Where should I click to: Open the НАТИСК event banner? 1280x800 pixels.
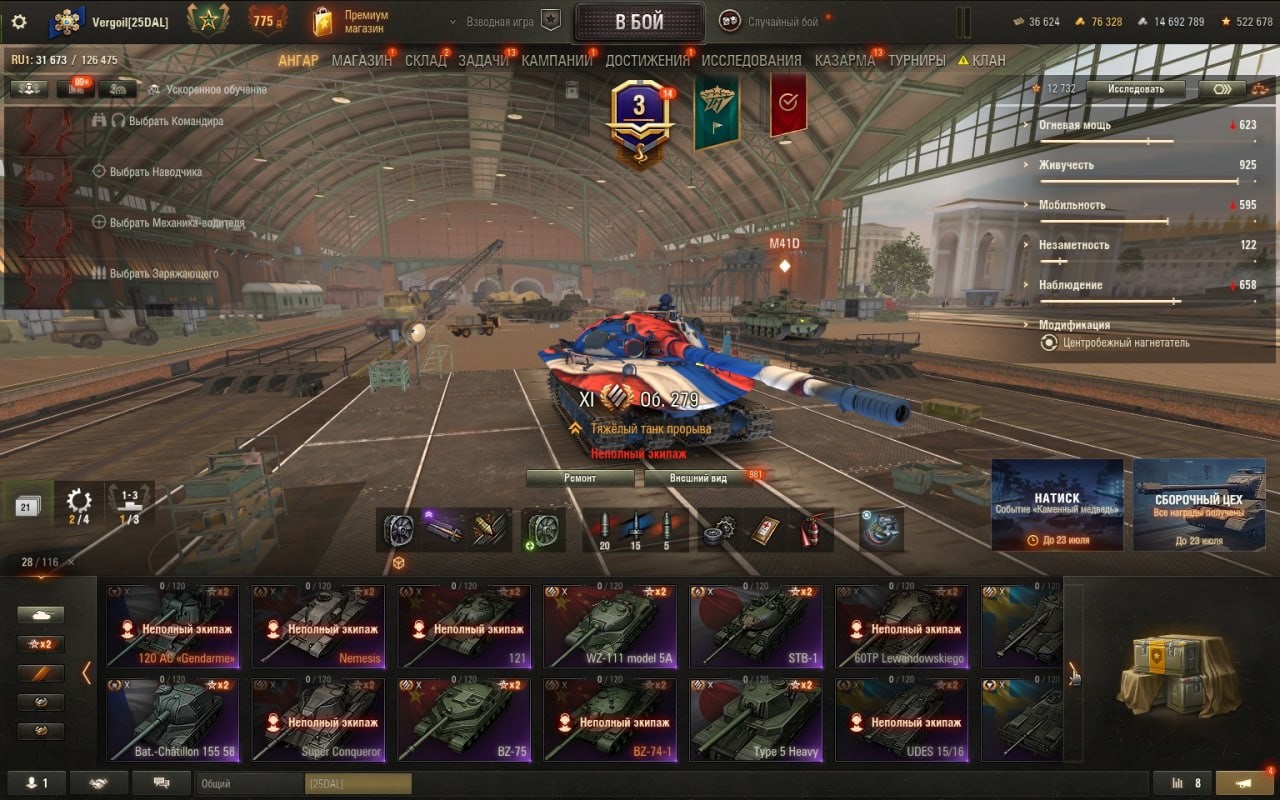[x=1057, y=505]
